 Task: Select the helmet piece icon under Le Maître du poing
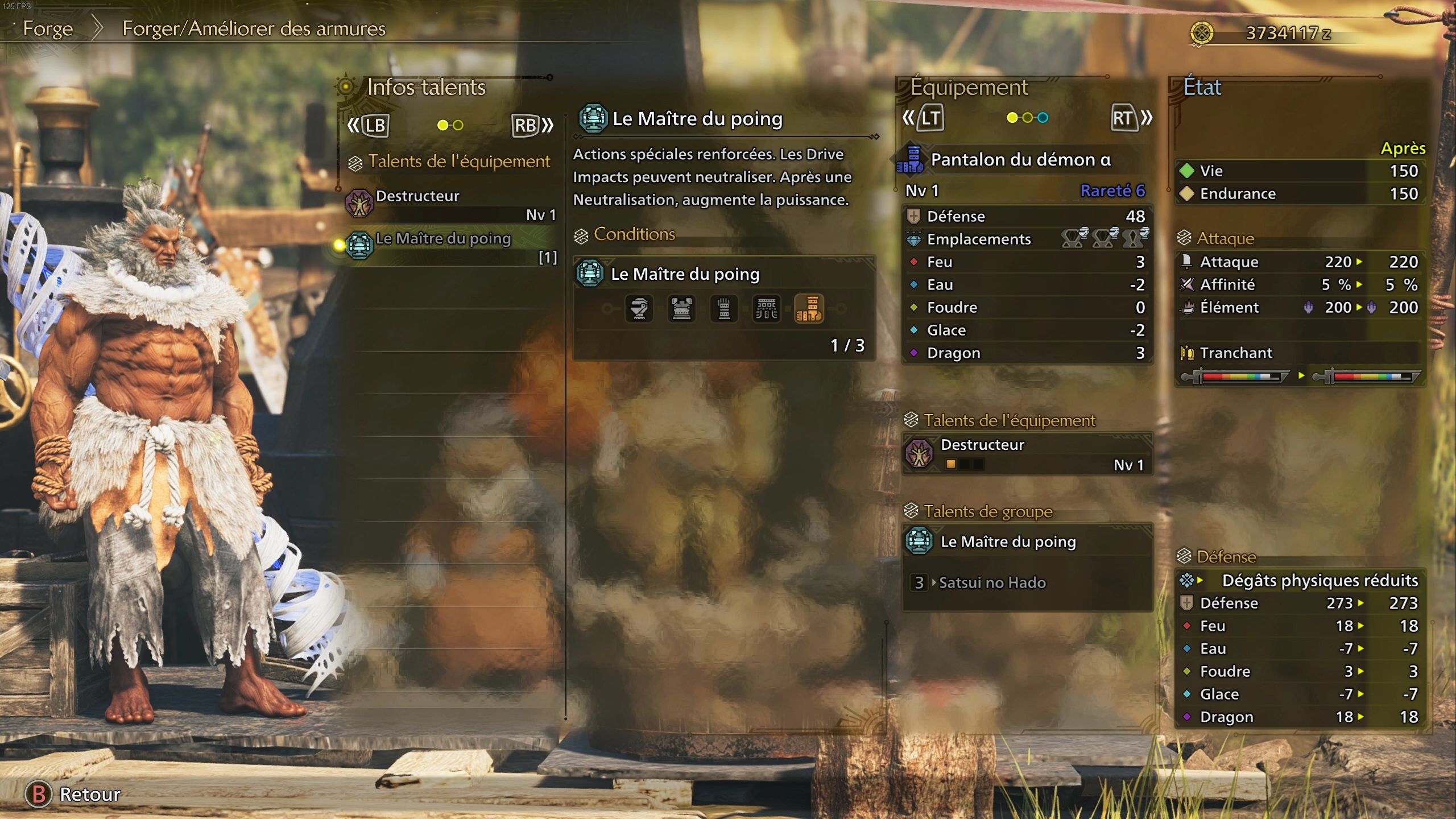pos(638,309)
